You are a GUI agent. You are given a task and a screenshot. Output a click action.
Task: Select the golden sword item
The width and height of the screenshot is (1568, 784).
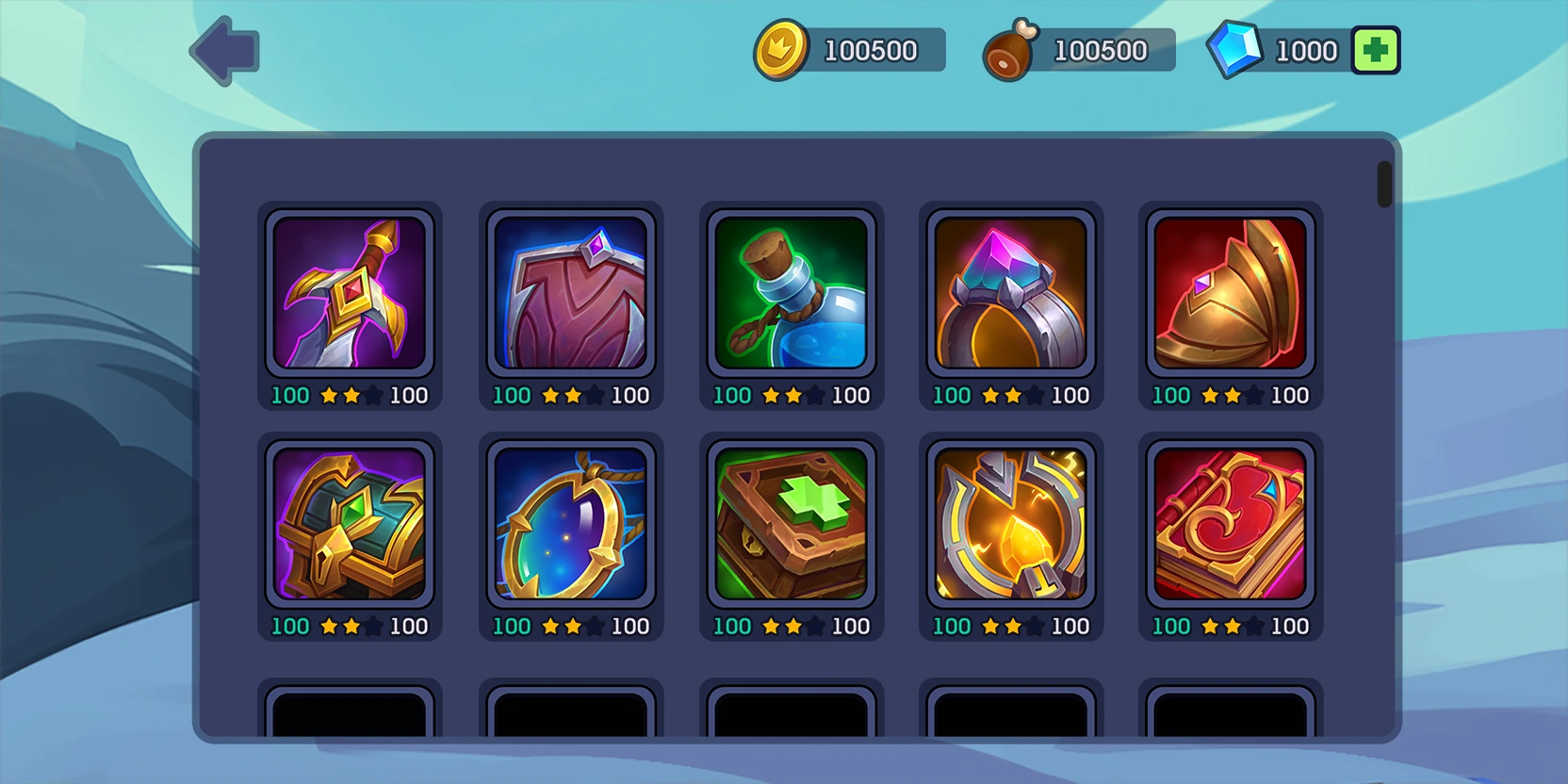click(x=350, y=293)
